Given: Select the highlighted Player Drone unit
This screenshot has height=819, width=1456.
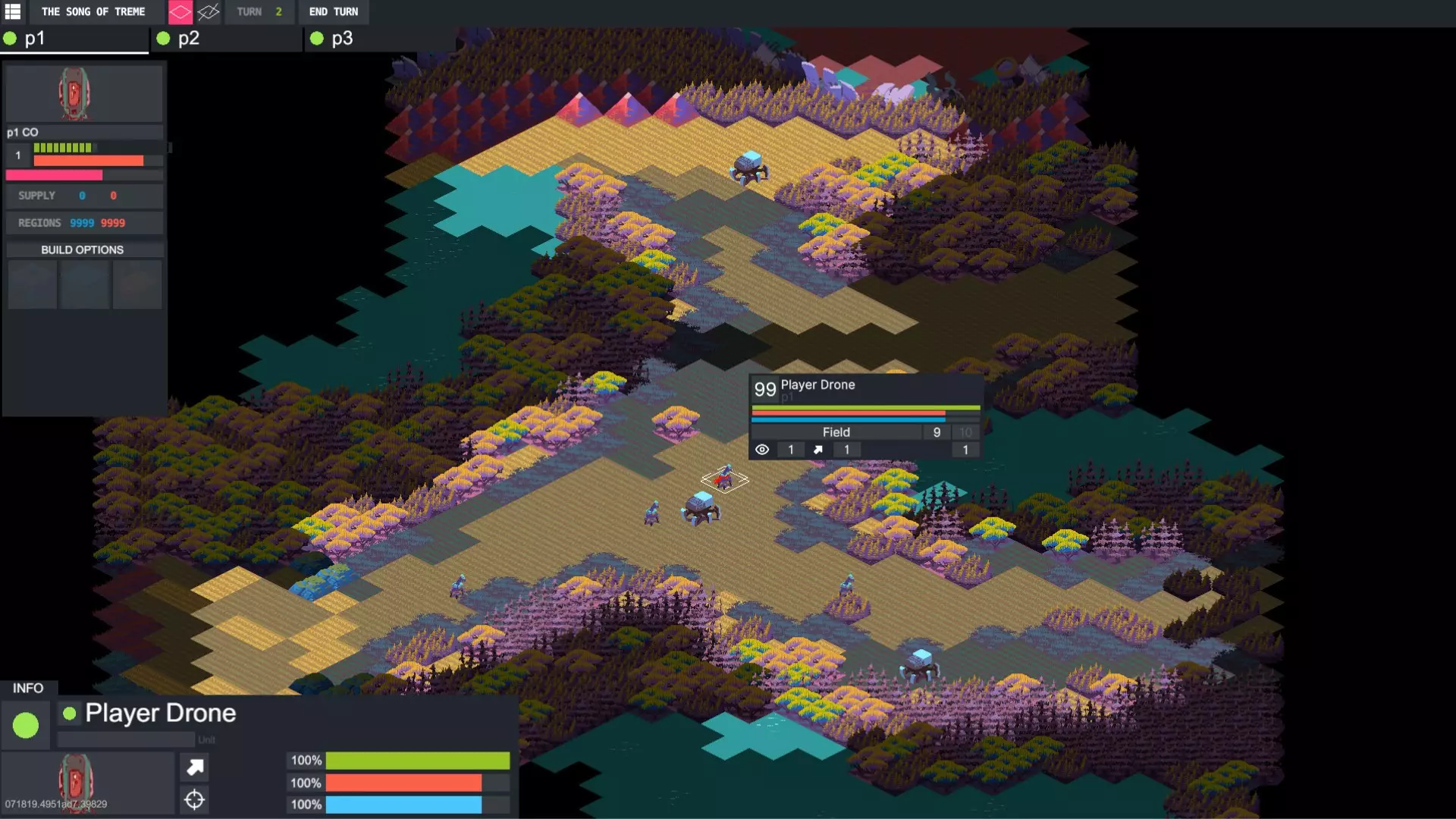Looking at the screenshot, I should click(725, 478).
